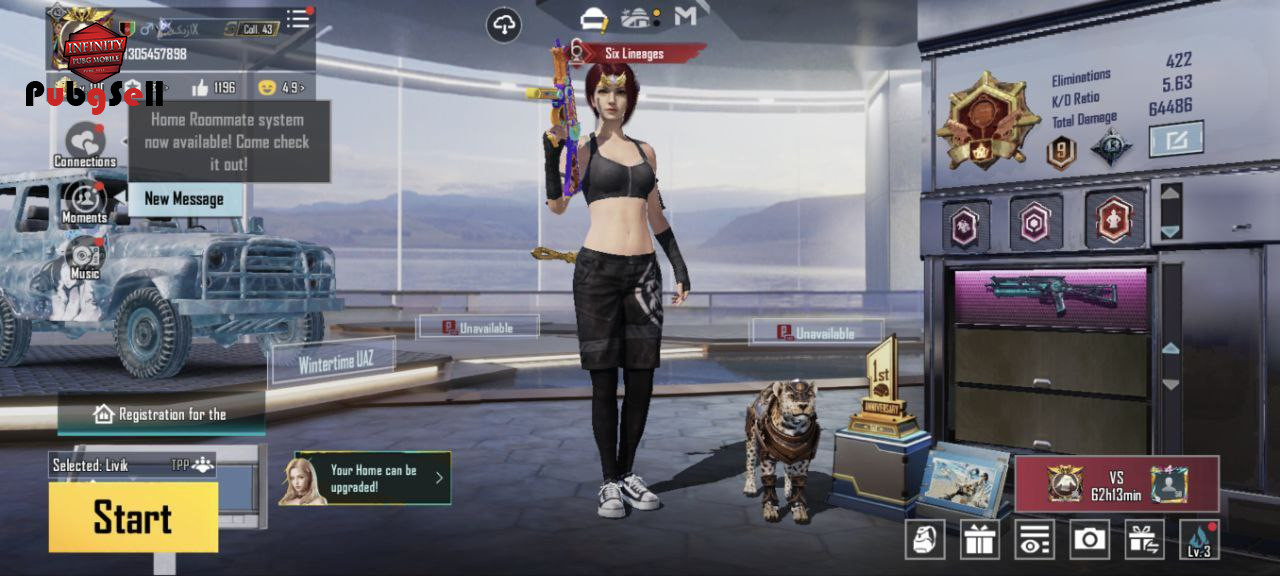
Task: Open the backpack inventory icon
Action: click(925, 539)
